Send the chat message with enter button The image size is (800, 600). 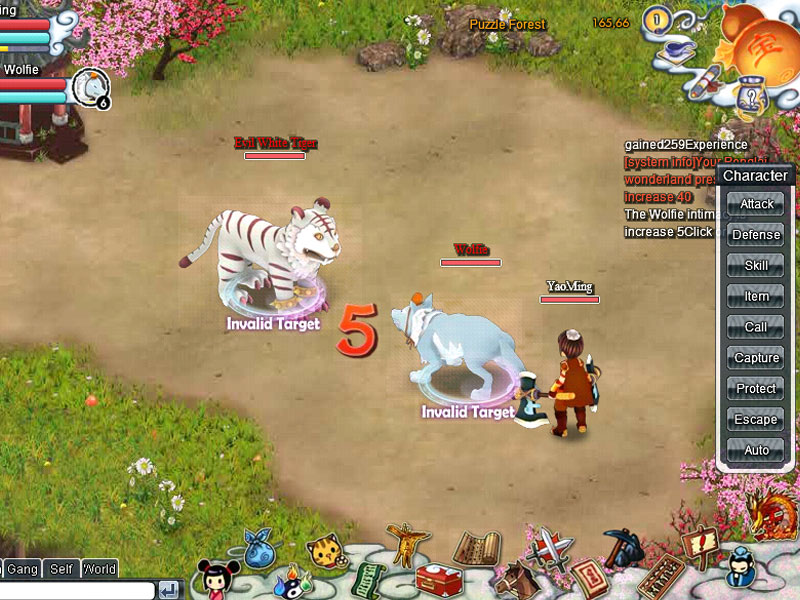point(169,590)
